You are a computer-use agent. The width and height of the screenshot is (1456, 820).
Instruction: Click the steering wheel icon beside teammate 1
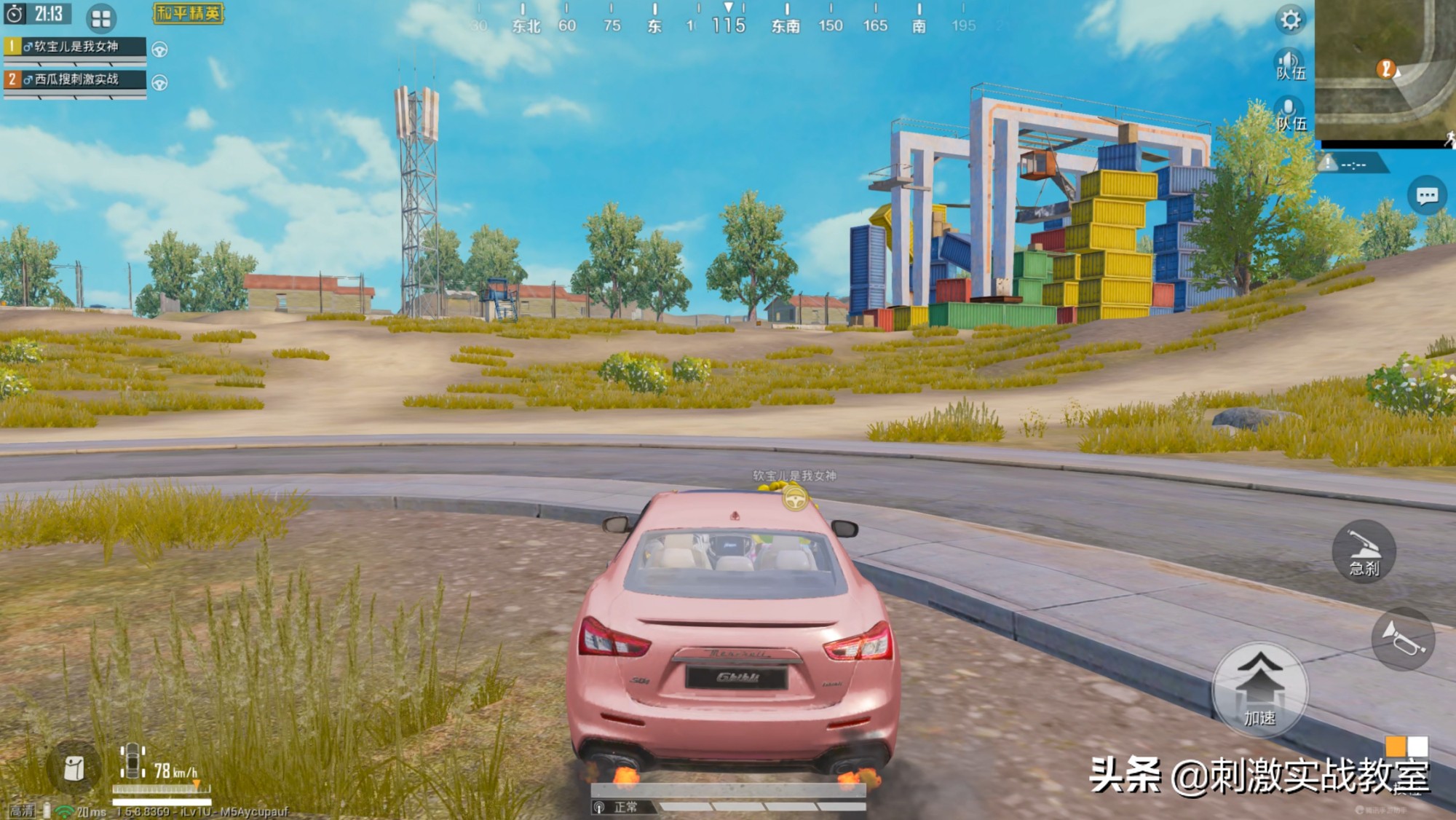tap(159, 50)
